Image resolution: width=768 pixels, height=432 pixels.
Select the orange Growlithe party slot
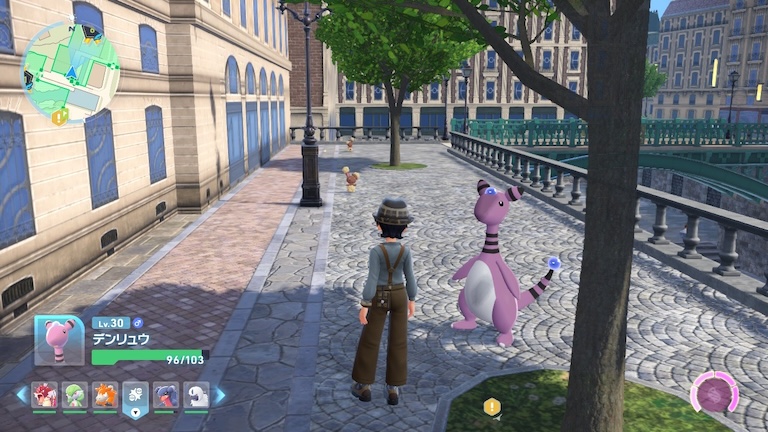[105, 395]
